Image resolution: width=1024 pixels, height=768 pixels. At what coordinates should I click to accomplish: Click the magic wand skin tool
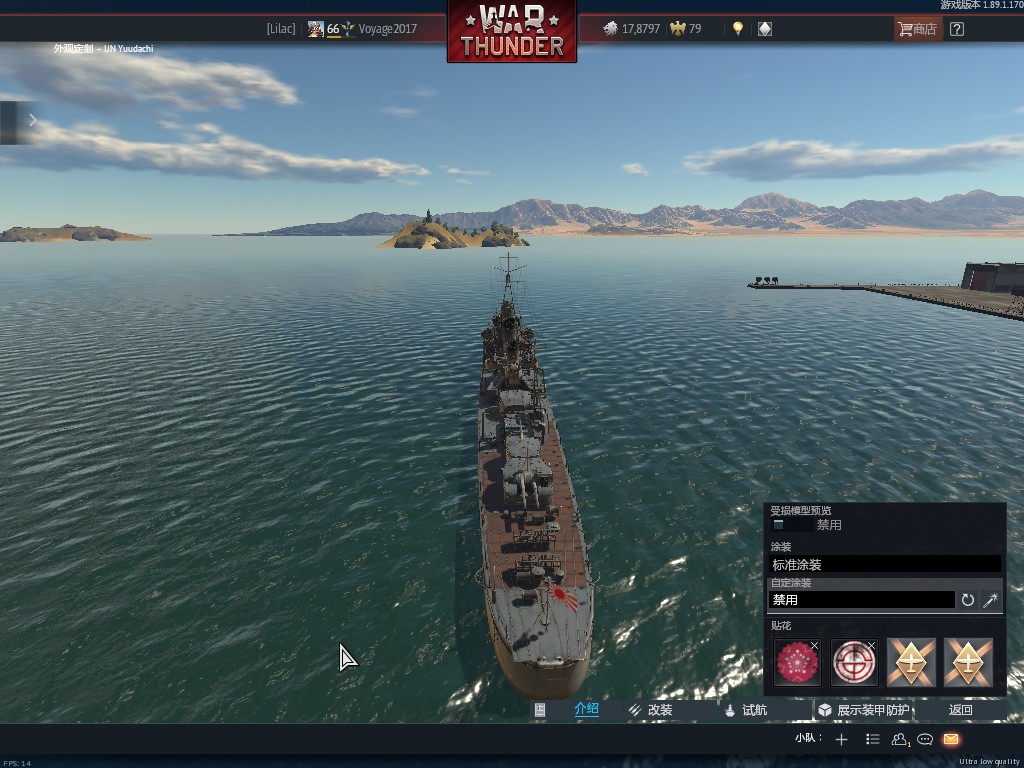point(991,600)
